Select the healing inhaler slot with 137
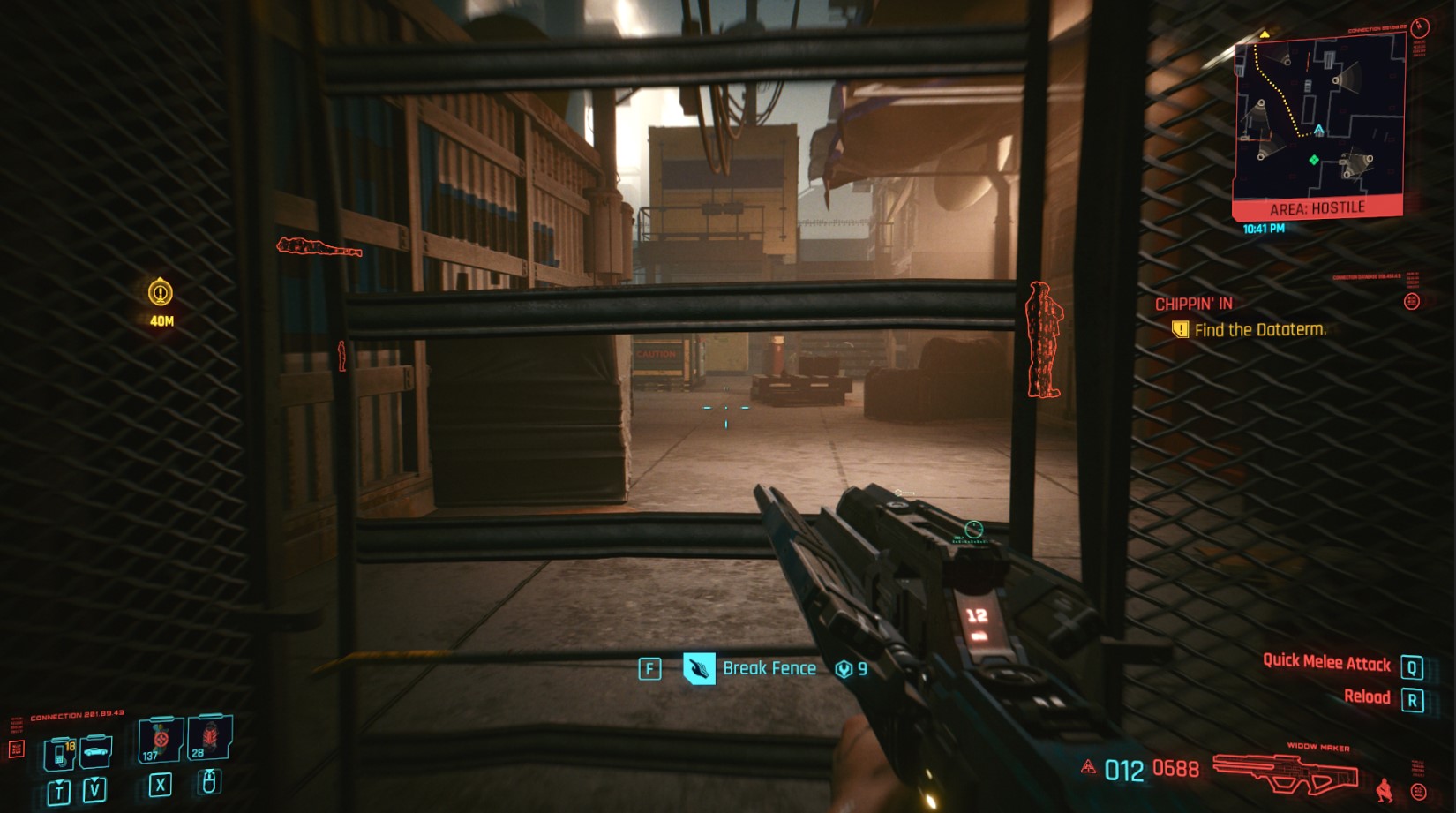The height and width of the screenshot is (813, 1456). point(161,740)
